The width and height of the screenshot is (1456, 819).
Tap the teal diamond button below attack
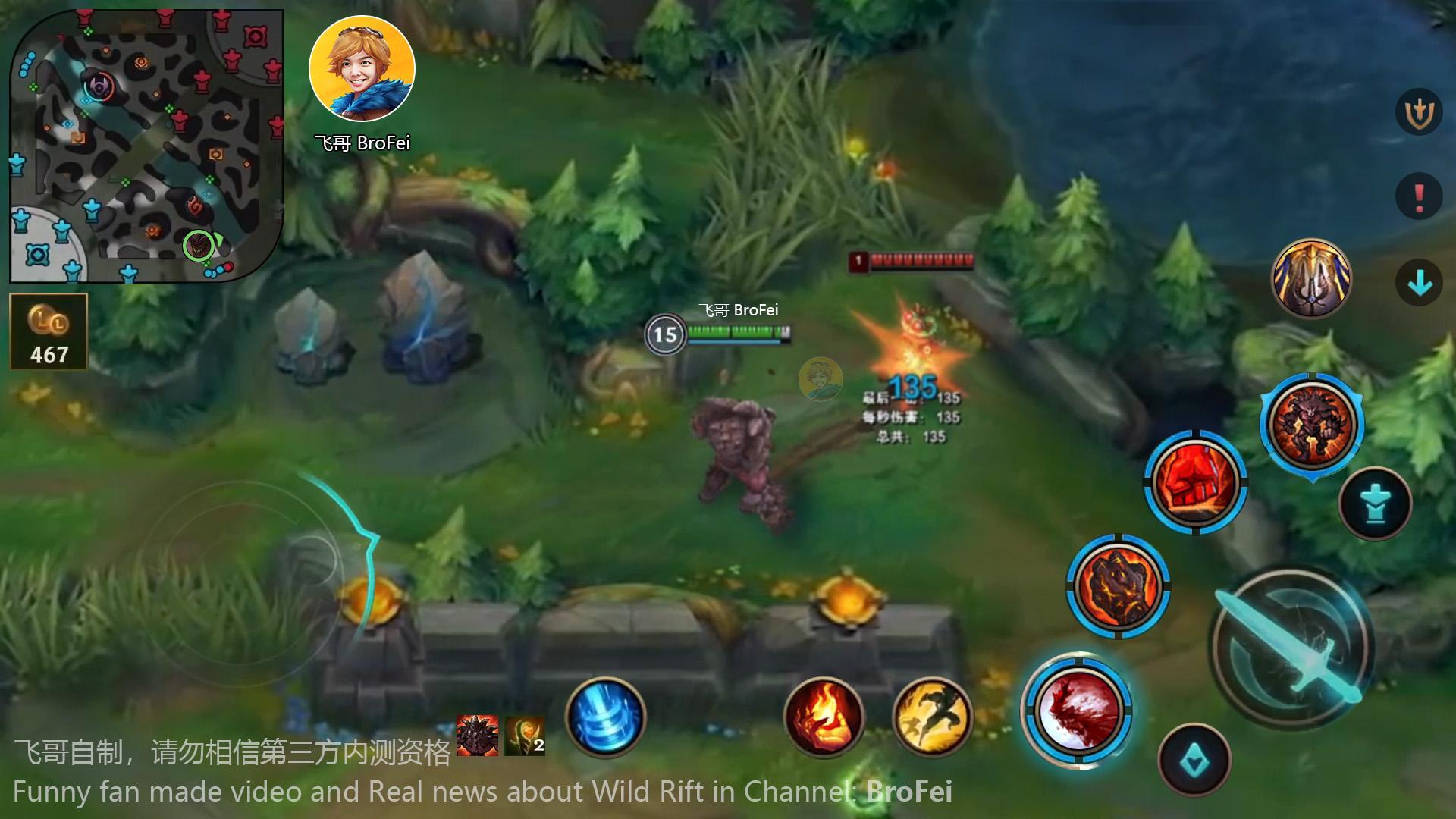1194,760
